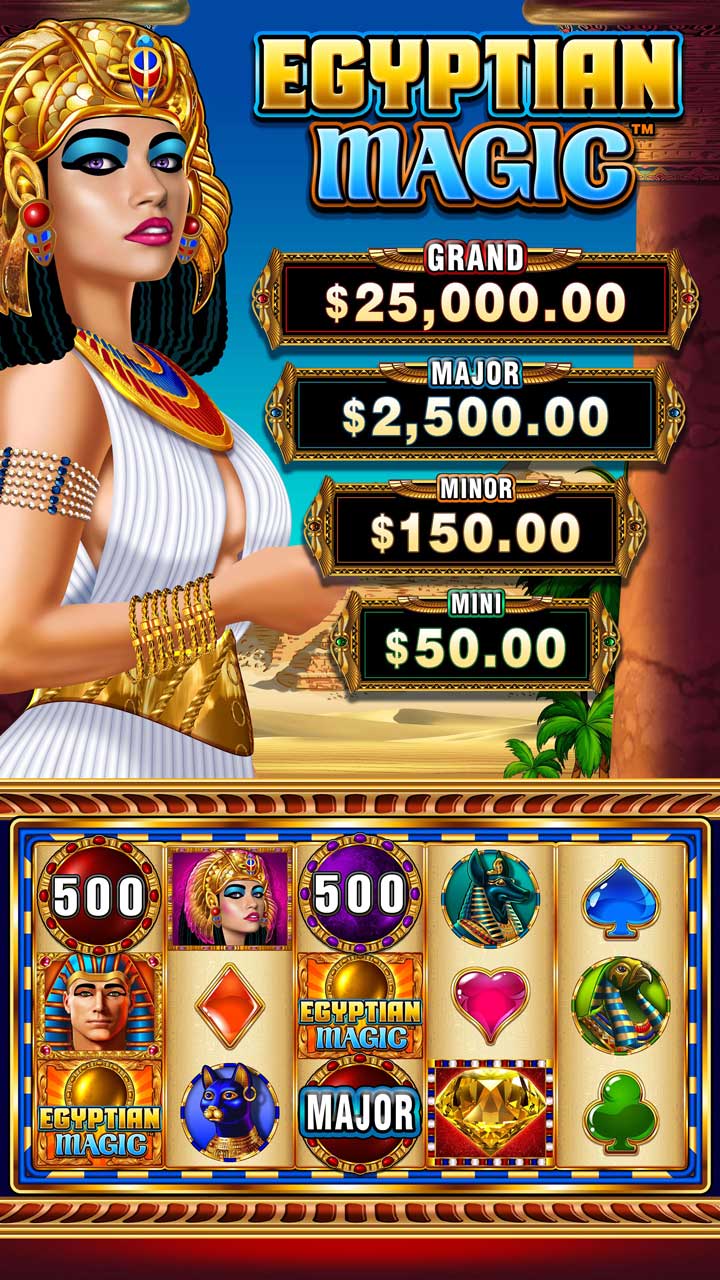Select the MAJOR jackpot orb symbol
Image resolution: width=720 pixels, height=1280 pixels.
(360, 1112)
